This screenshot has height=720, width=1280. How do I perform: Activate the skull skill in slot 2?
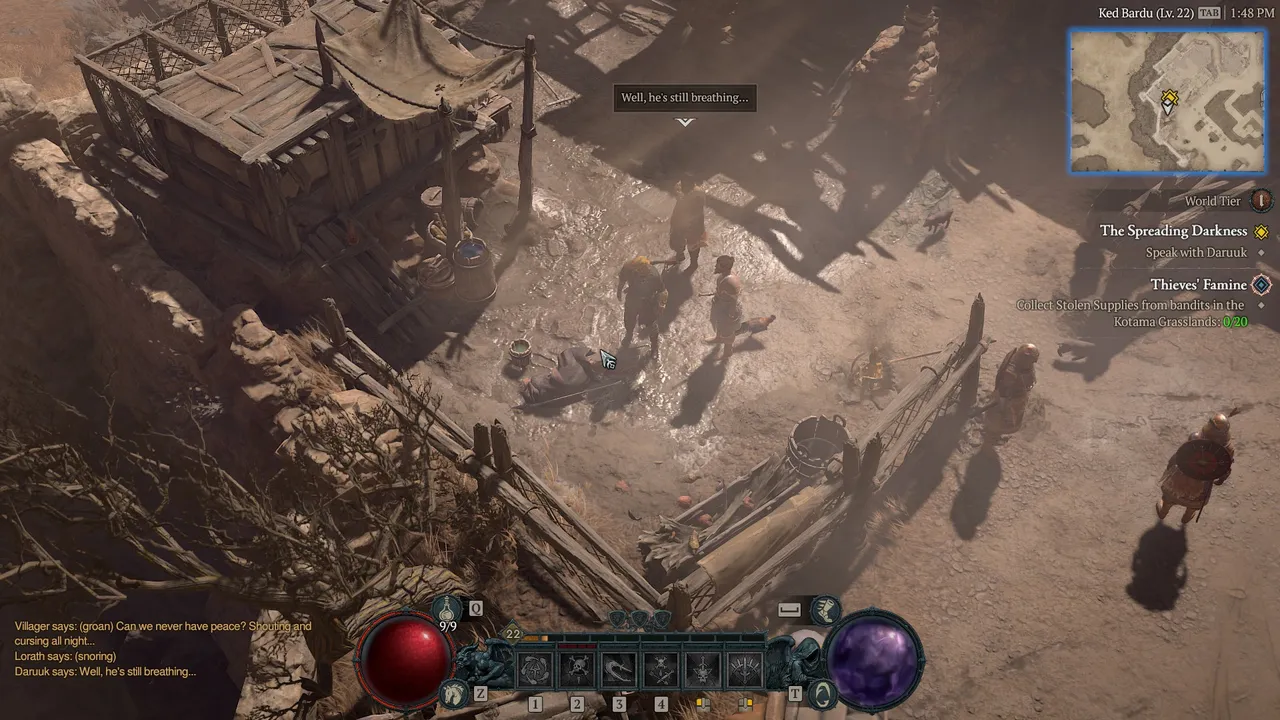[x=577, y=669]
